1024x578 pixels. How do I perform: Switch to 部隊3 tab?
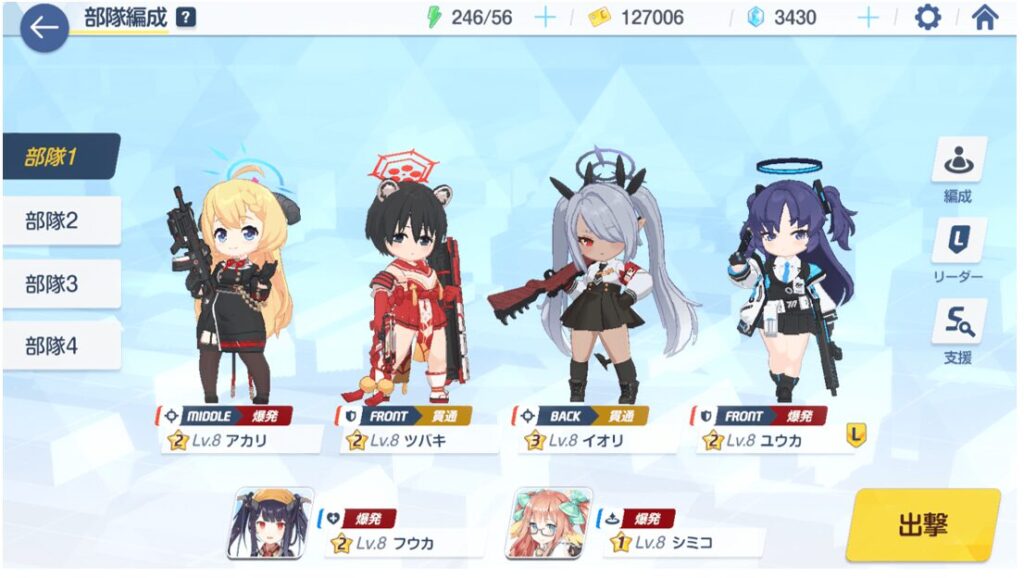(62, 284)
